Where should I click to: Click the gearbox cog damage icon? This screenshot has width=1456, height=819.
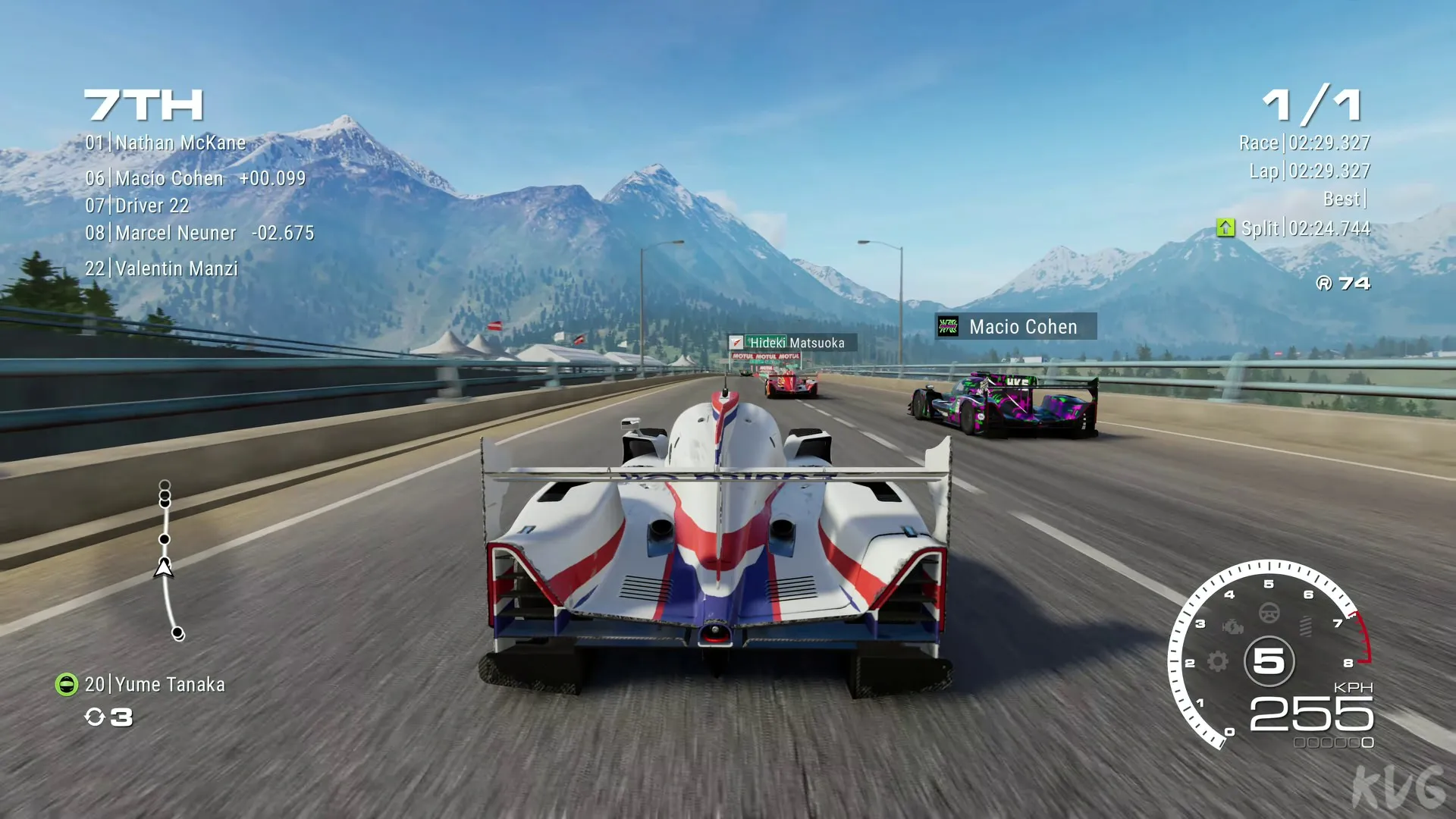click(1217, 661)
